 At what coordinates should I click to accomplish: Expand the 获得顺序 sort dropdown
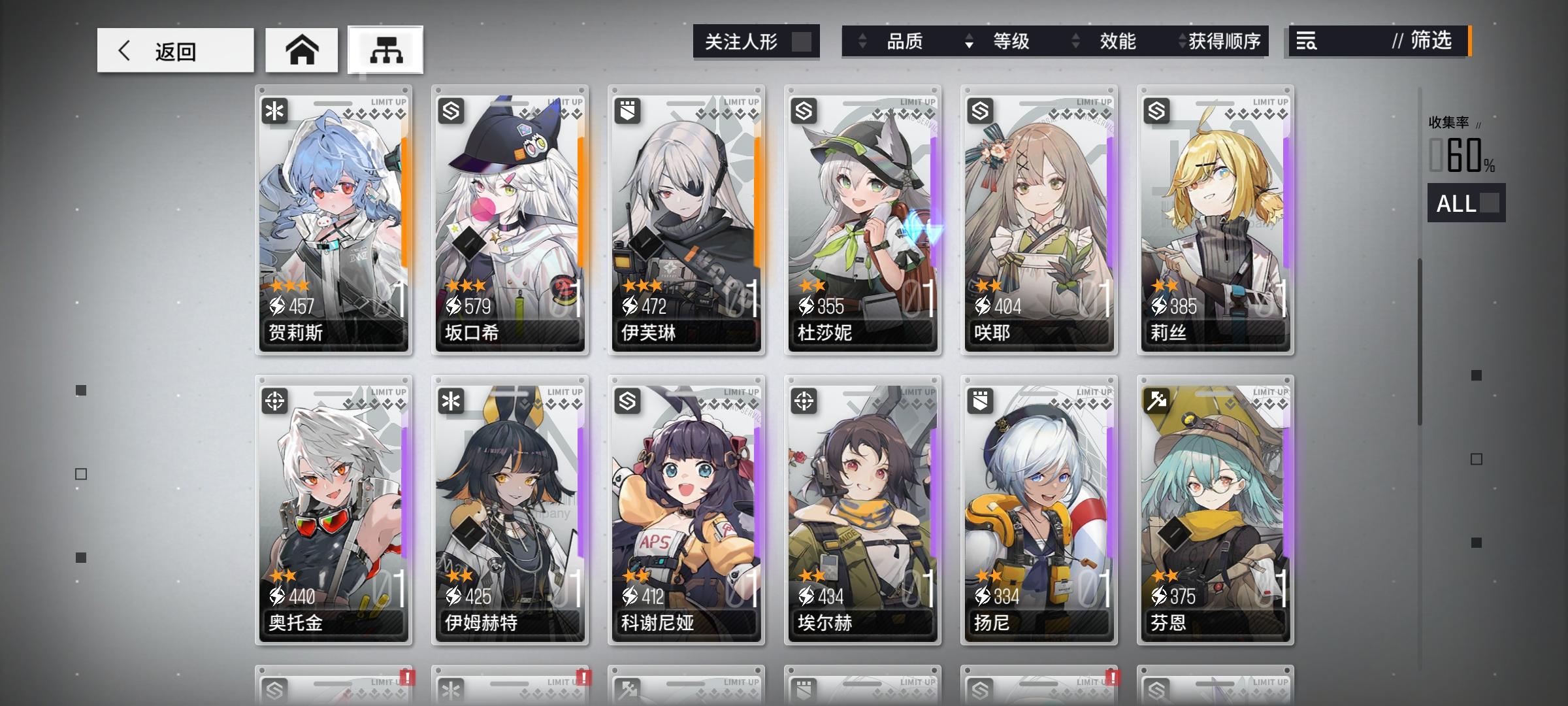(x=1181, y=42)
